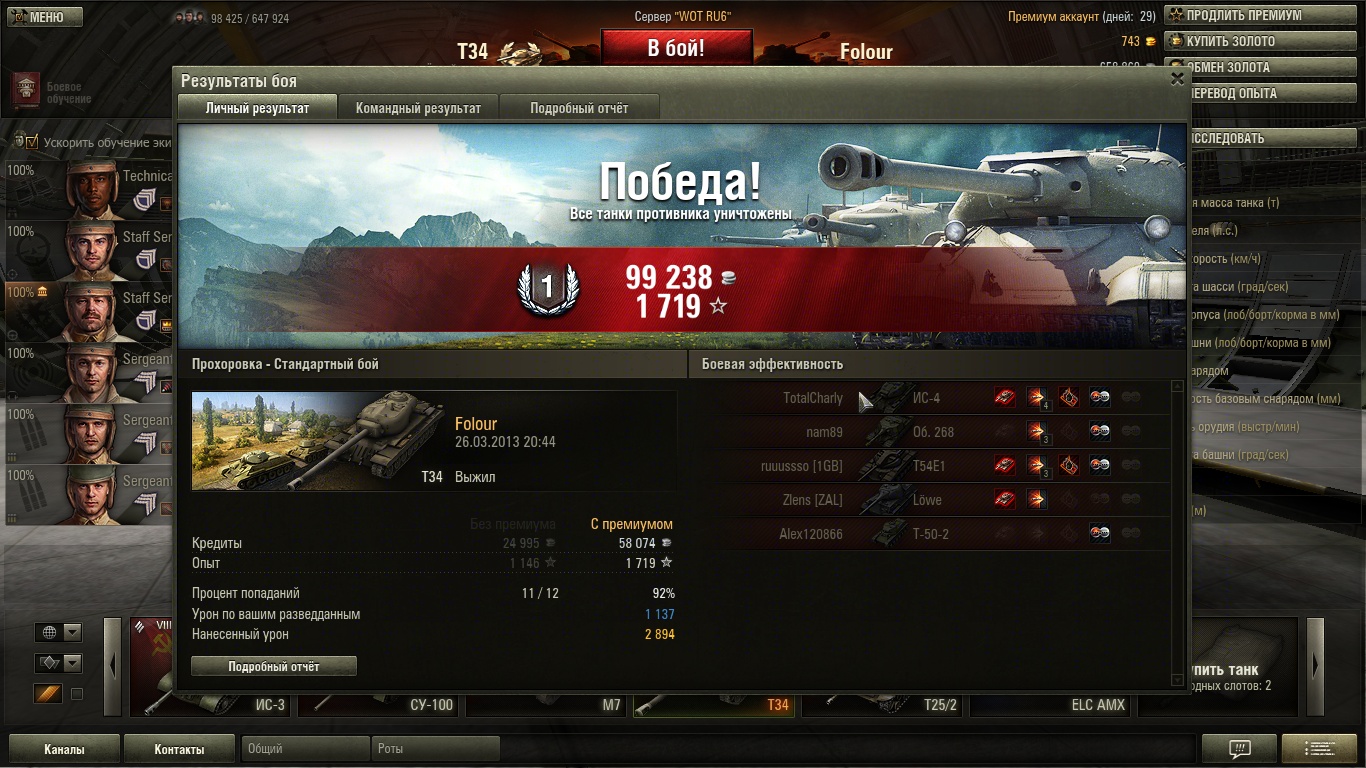Switch to the Командный результат tab
Image resolution: width=1366 pixels, height=768 pixels.
(x=418, y=108)
